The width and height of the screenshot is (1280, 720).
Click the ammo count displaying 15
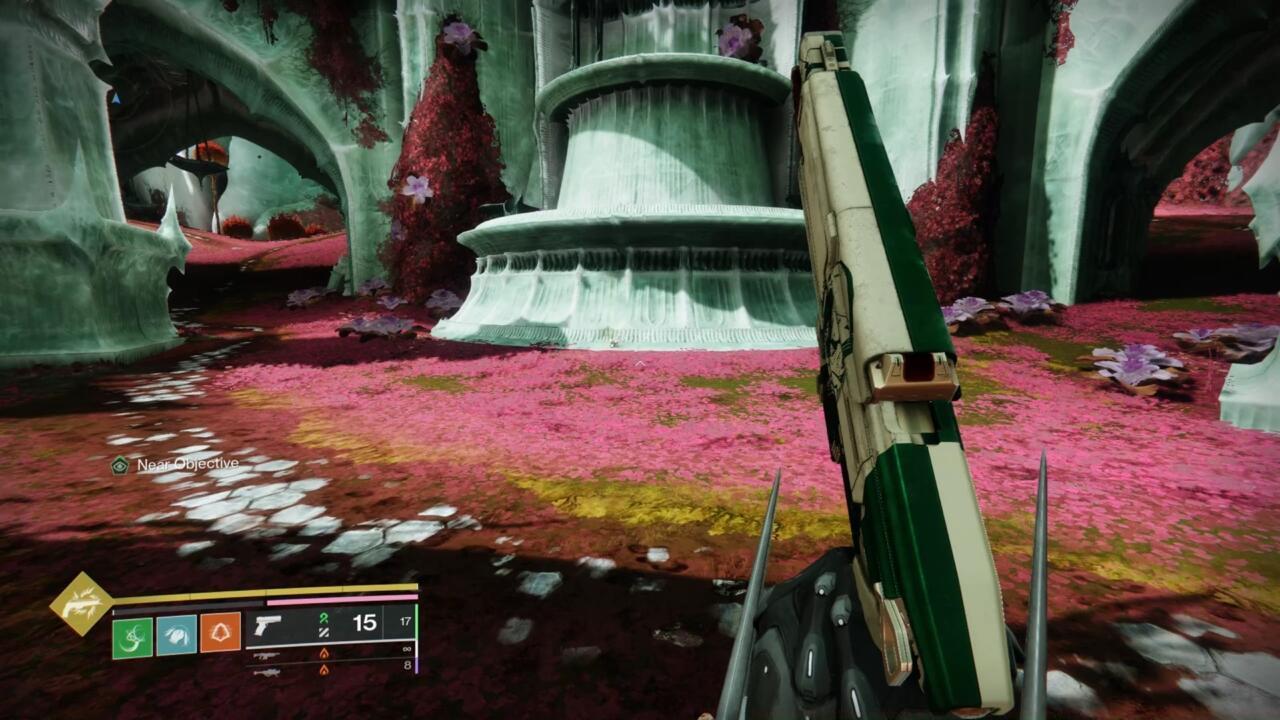362,623
